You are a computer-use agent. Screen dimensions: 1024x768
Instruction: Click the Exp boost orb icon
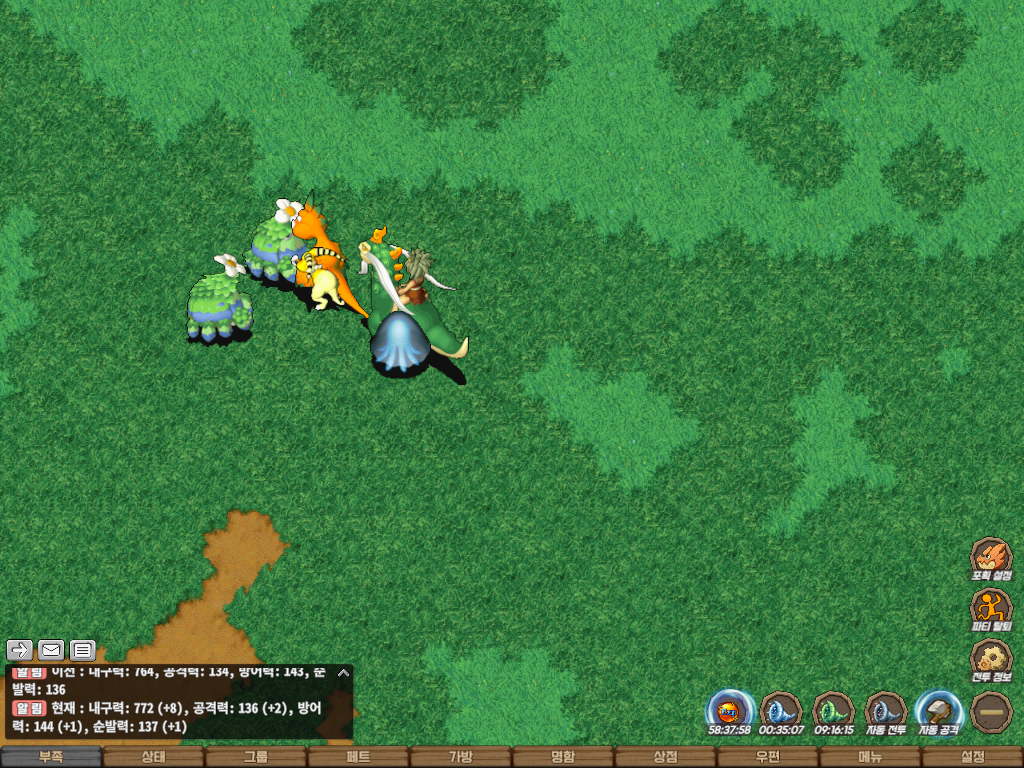729,711
